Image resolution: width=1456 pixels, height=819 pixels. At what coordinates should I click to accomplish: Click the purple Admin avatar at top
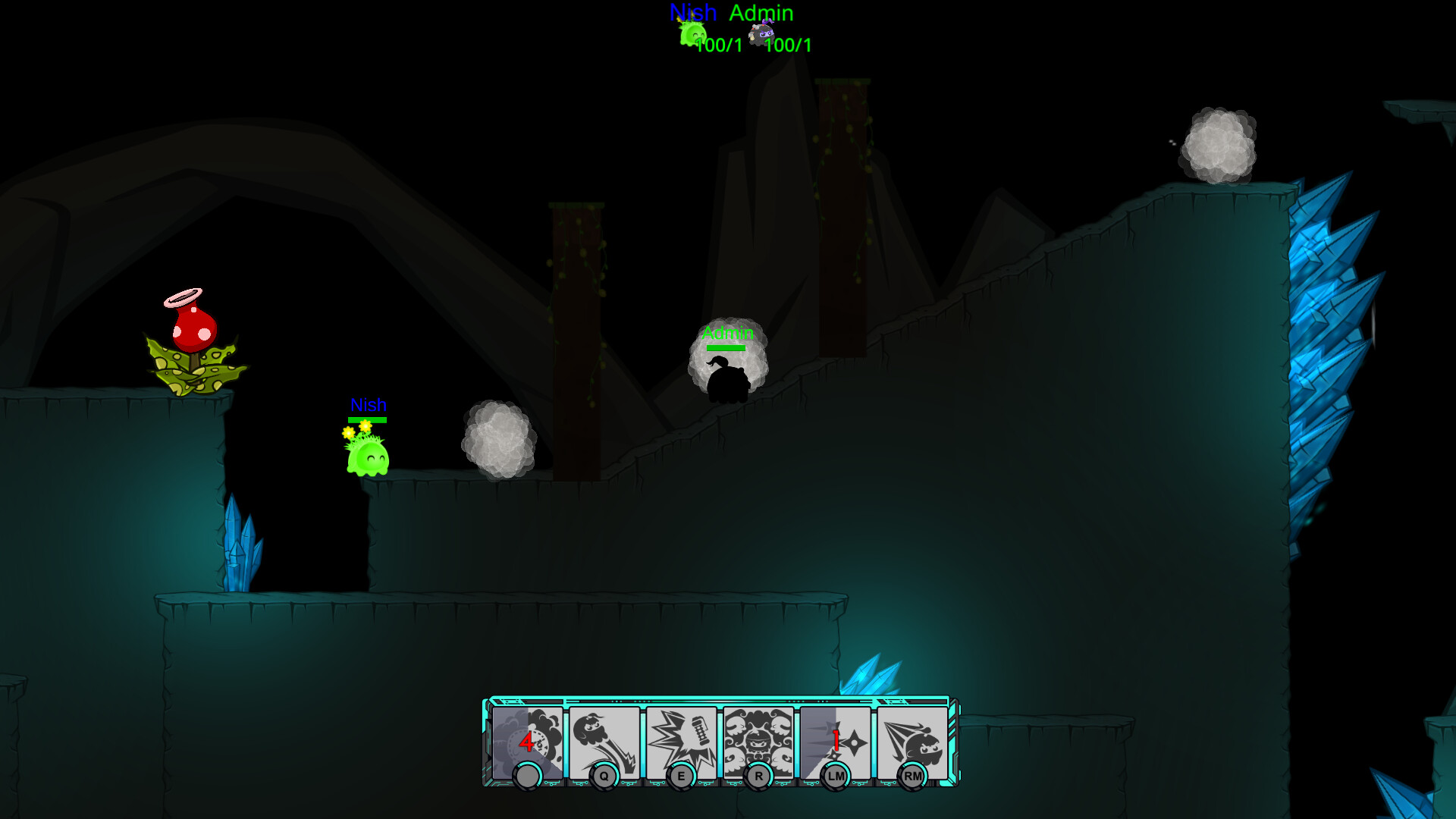coord(761,34)
